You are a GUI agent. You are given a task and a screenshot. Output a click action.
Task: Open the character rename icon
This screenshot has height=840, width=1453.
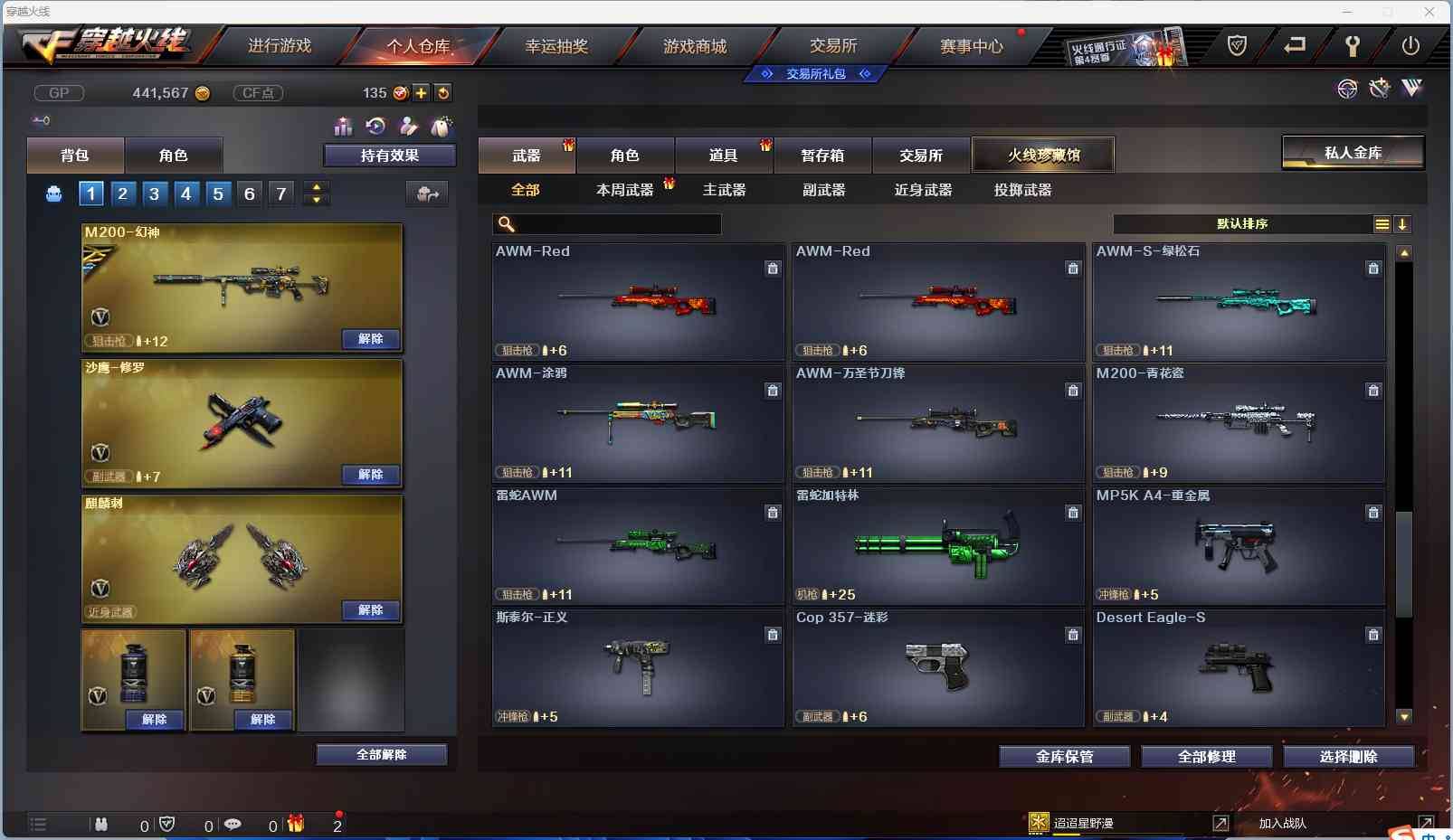[409, 127]
